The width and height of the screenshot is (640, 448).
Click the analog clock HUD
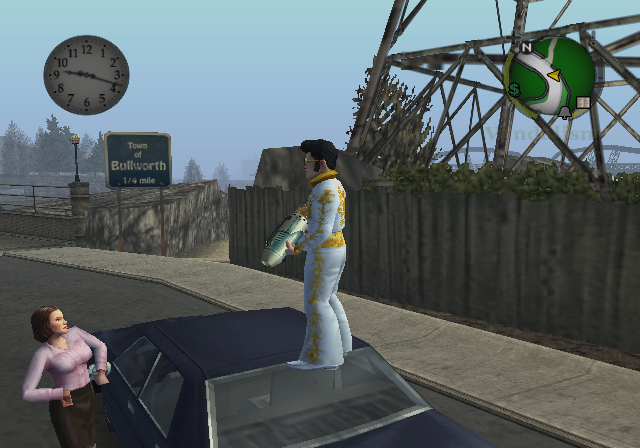coord(87,75)
